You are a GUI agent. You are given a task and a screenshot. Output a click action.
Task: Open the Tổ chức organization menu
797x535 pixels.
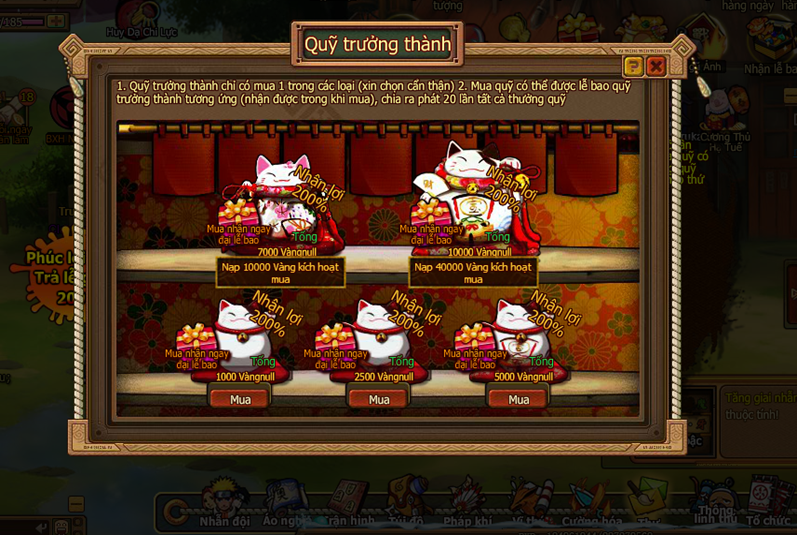pyautogui.click(x=767, y=502)
